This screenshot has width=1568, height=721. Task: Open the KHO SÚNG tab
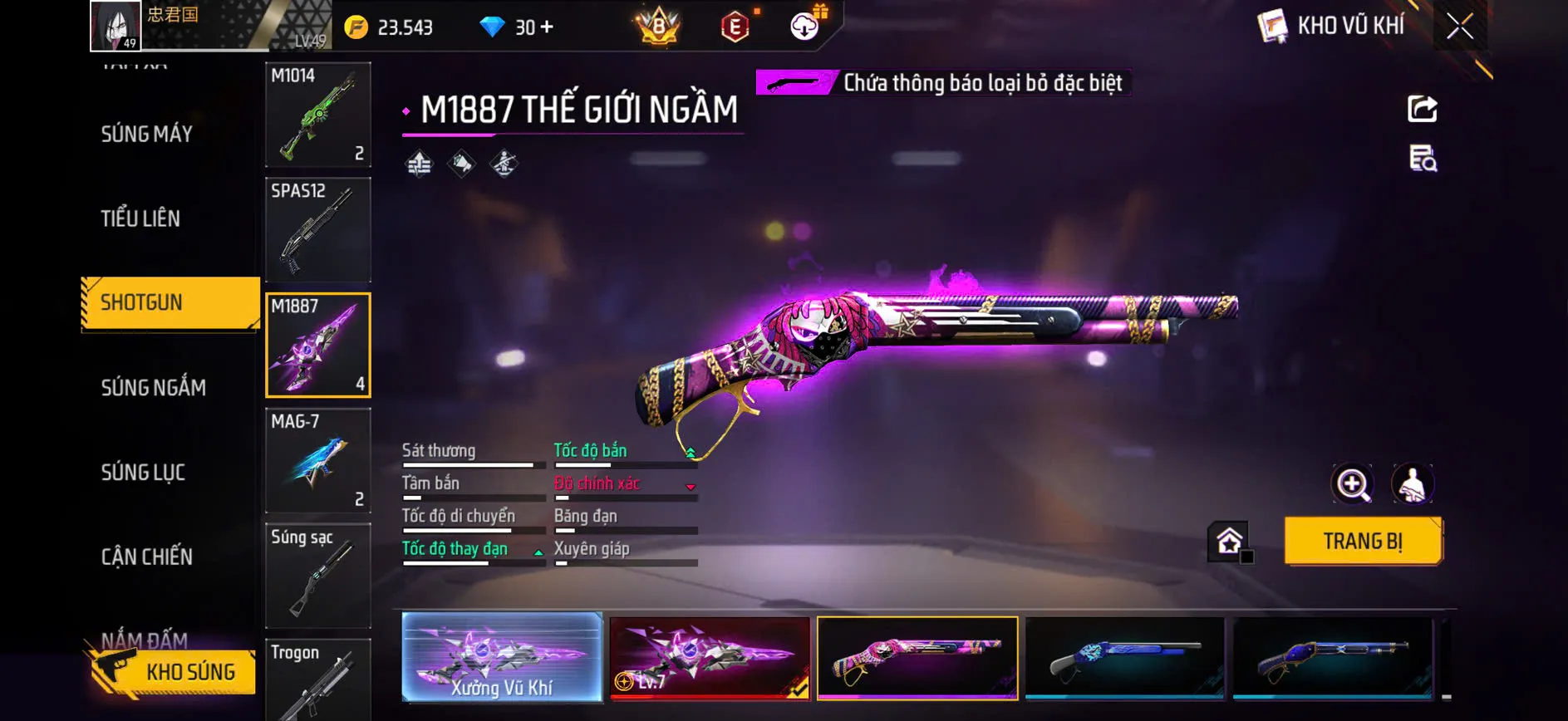click(x=174, y=671)
